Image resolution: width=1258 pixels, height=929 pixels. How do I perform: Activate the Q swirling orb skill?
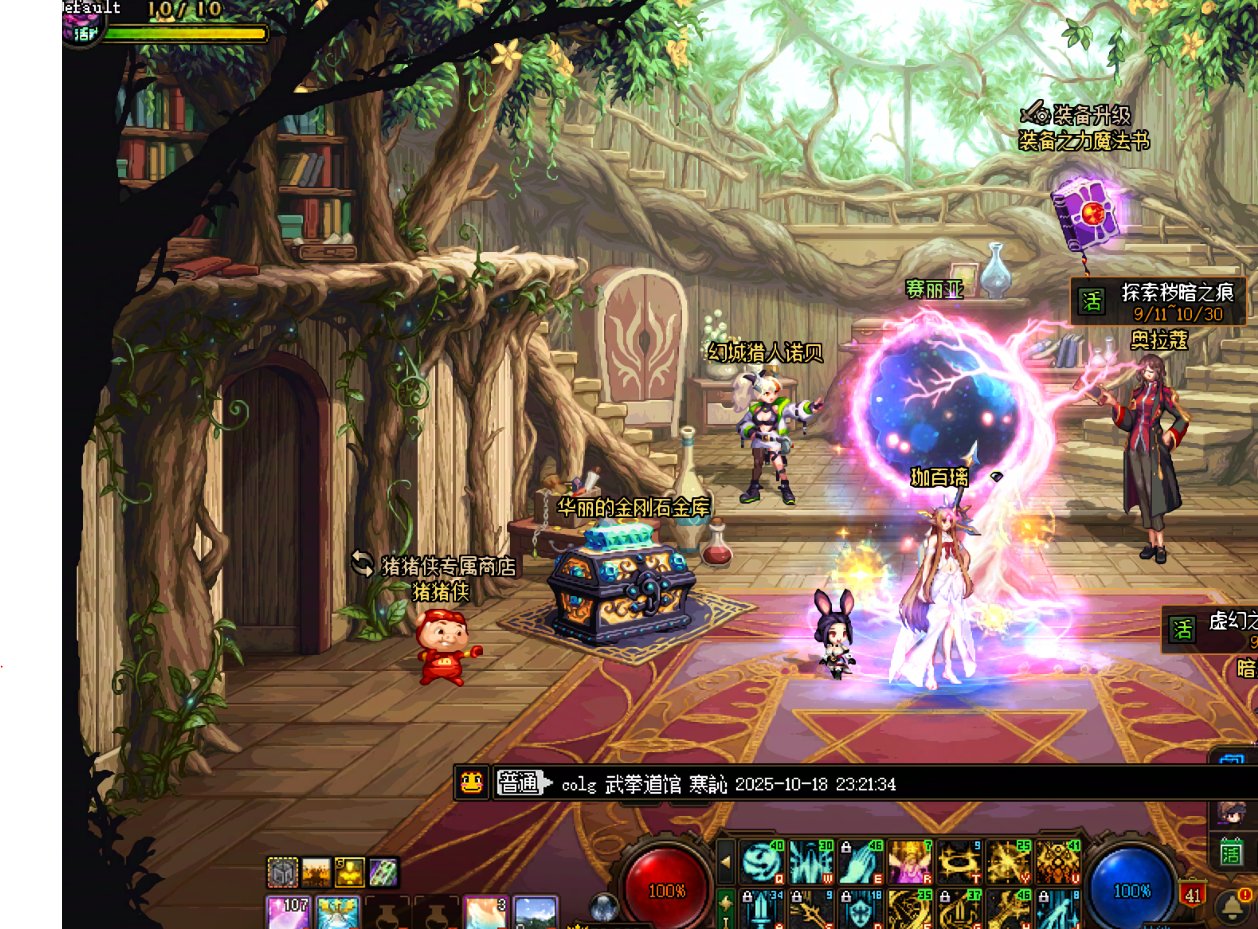[x=761, y=861]
